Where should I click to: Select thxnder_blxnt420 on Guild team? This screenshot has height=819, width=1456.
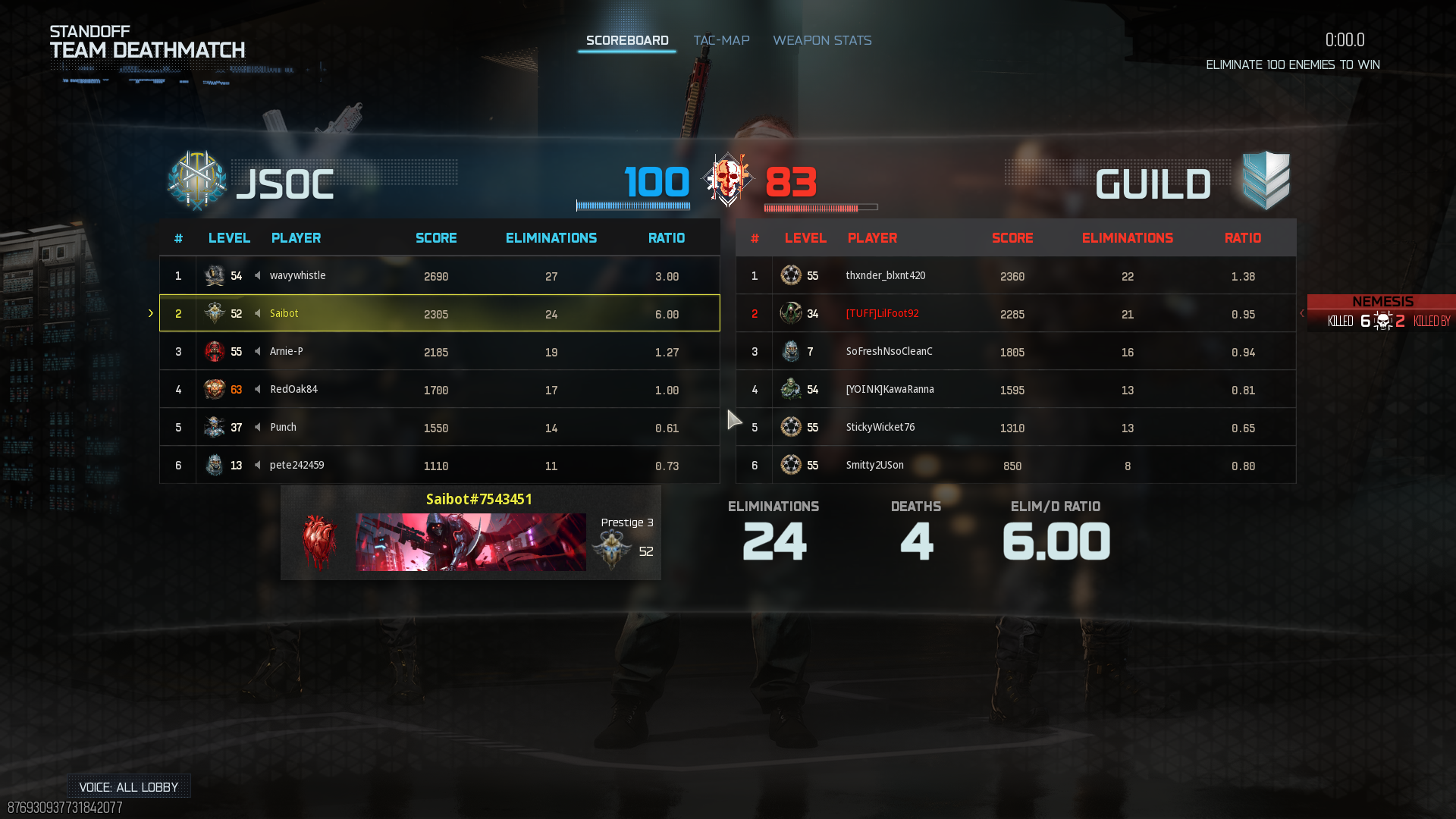(x=1016, y=275)
